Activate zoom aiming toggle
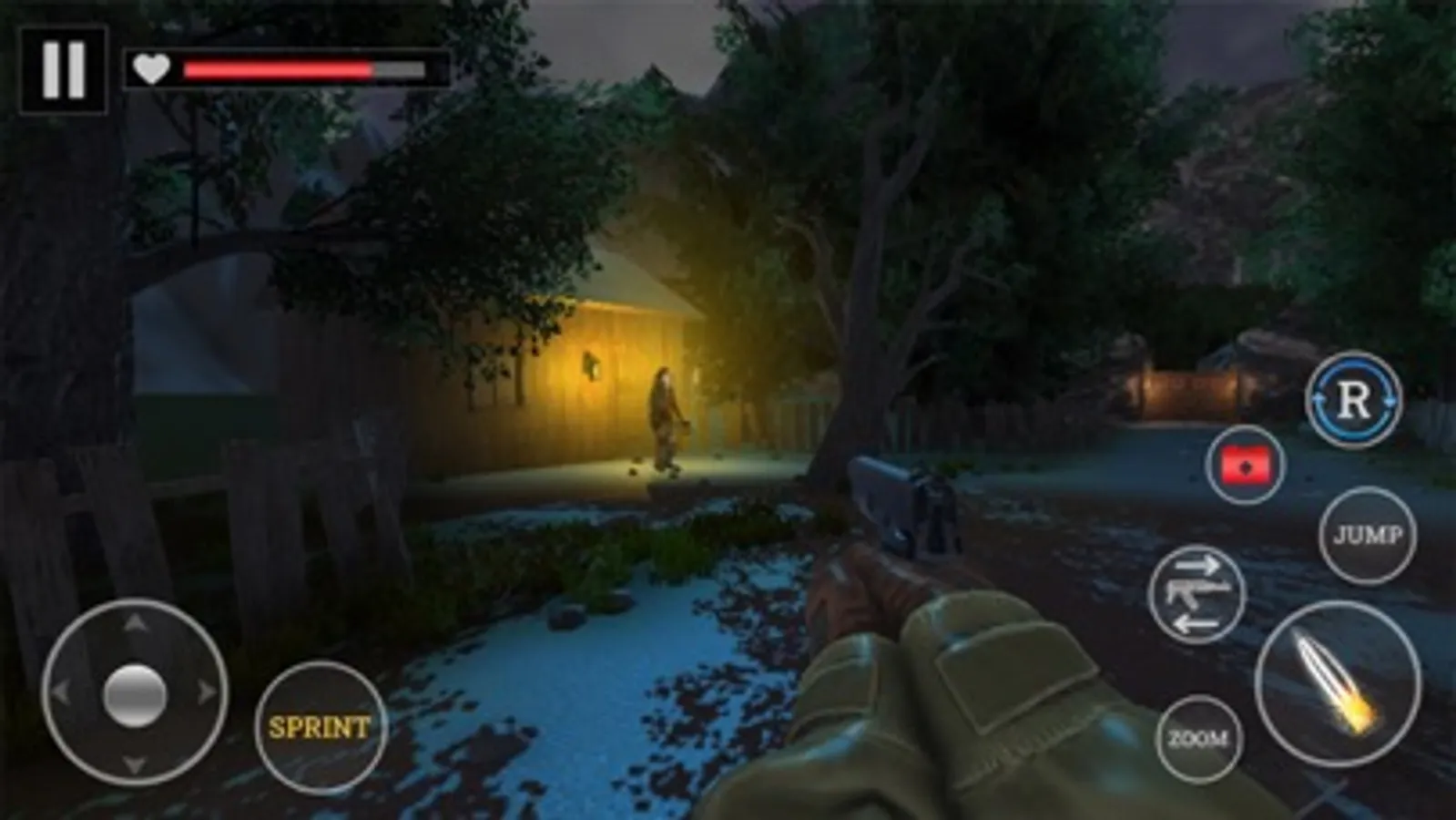1456x820 pixels. pos(1199,738)
